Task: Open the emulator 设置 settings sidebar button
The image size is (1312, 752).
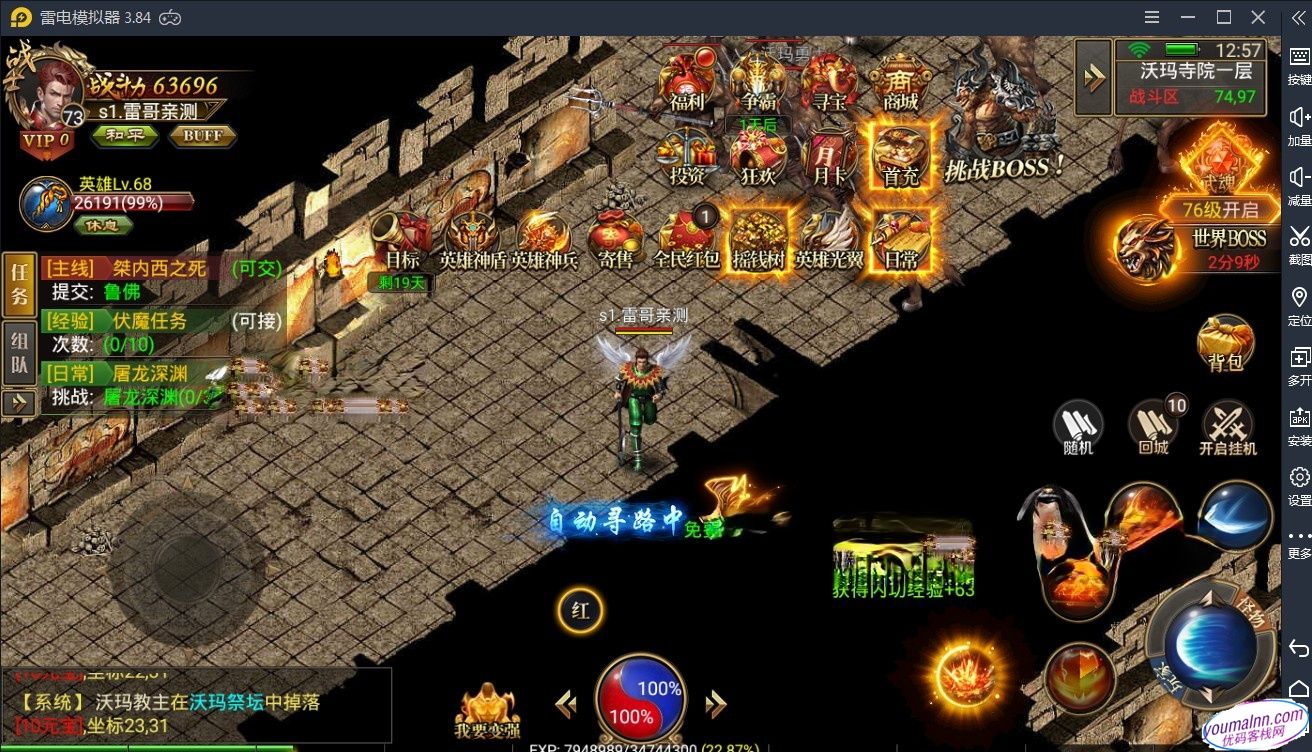Action: point(1299,483)
